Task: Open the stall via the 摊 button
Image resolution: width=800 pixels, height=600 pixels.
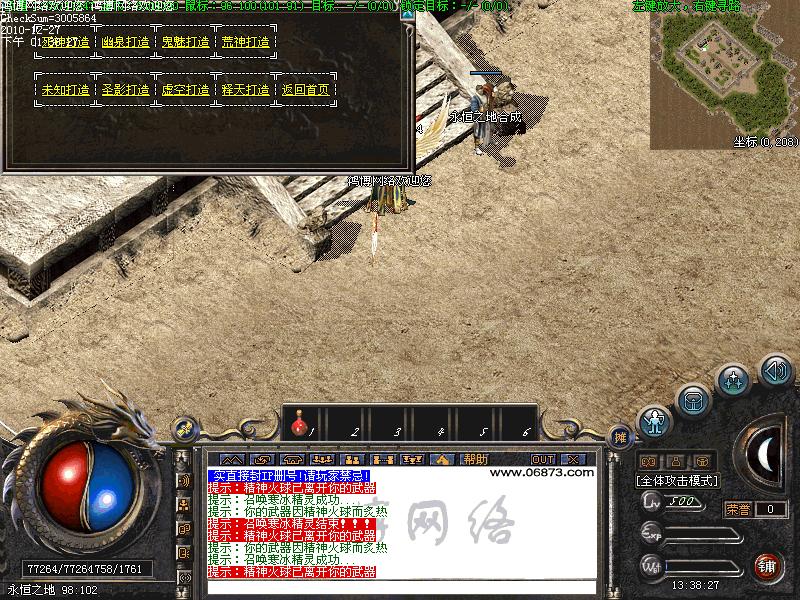Action: (621, 437)
